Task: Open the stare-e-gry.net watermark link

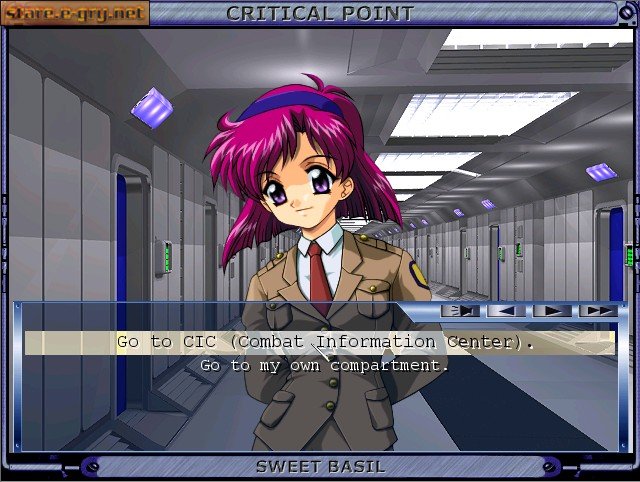Action: 75,13
